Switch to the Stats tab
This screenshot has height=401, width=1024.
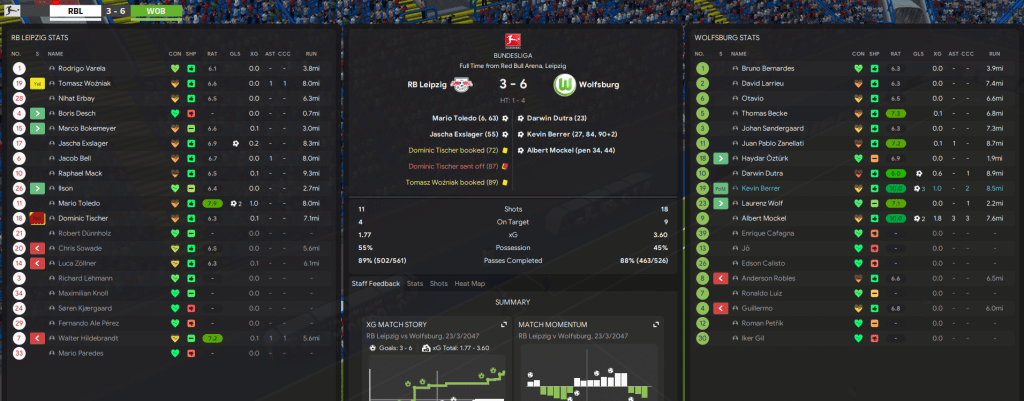coord(414,284)
